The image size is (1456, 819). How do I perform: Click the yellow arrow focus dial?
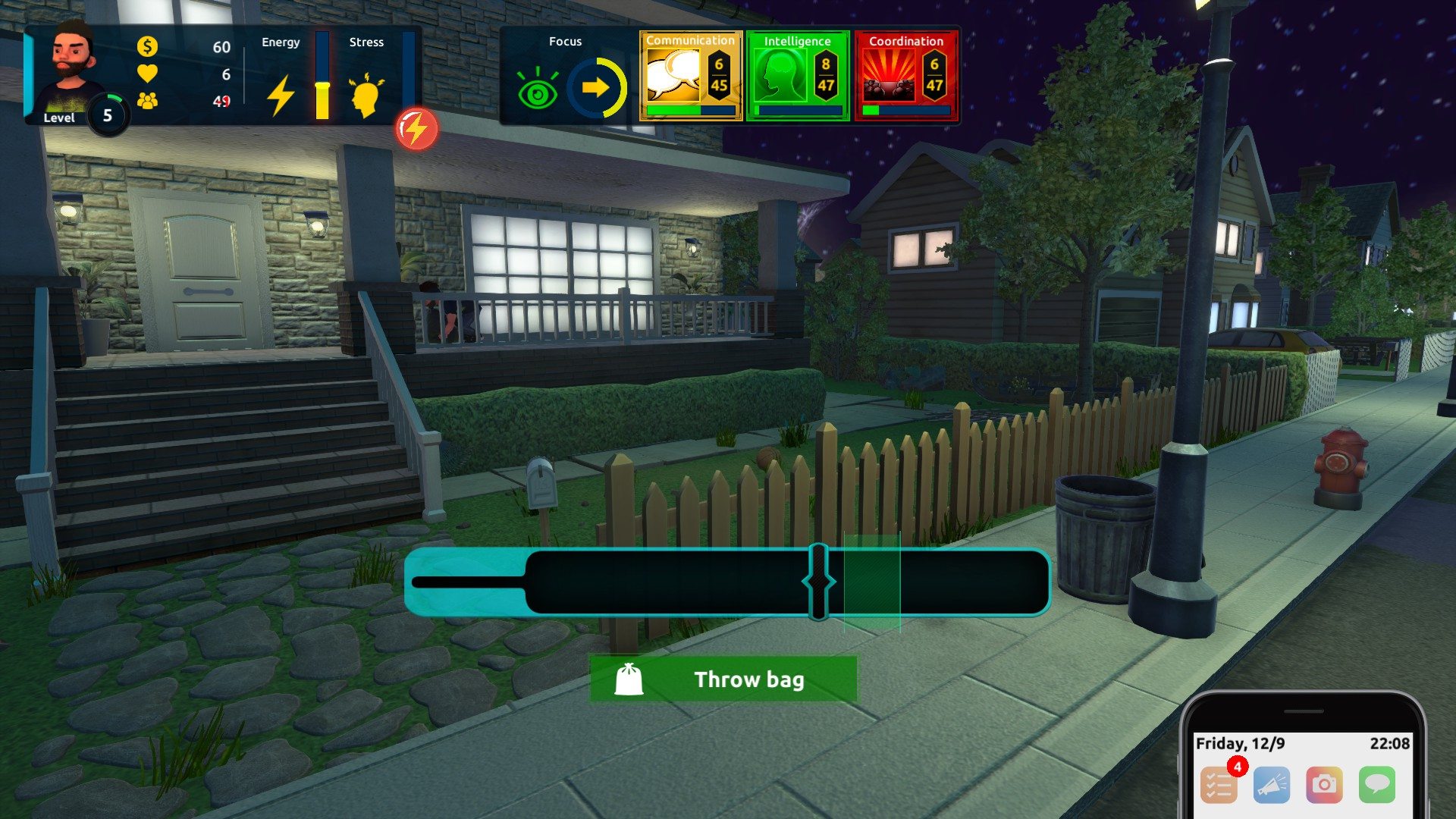[x=597, y=88]
